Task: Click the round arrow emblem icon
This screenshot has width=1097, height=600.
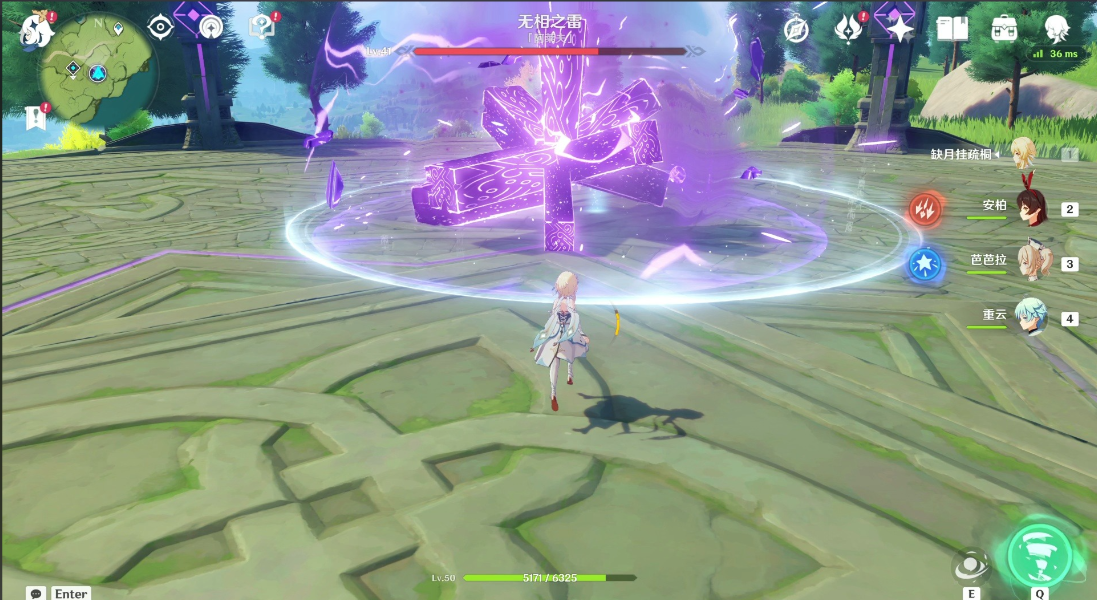Action: 210,28
